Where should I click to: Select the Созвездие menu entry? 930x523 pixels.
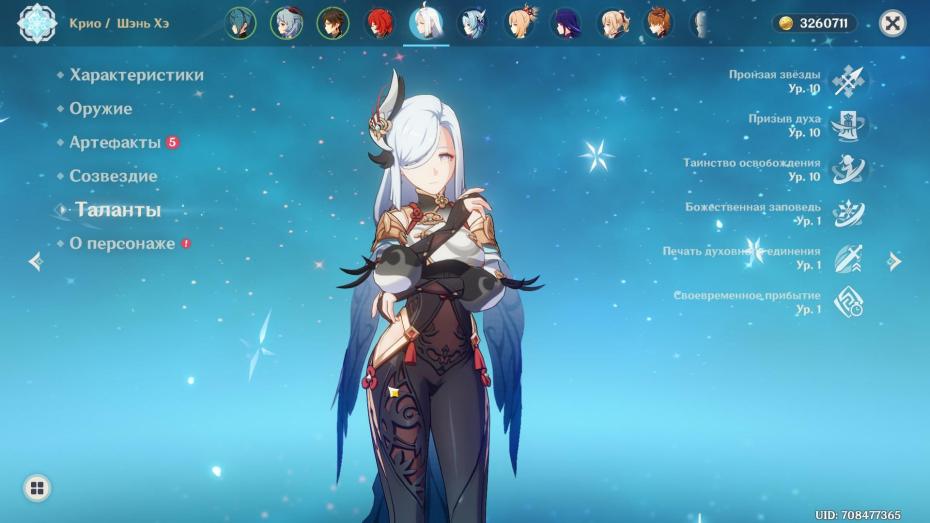113,176
